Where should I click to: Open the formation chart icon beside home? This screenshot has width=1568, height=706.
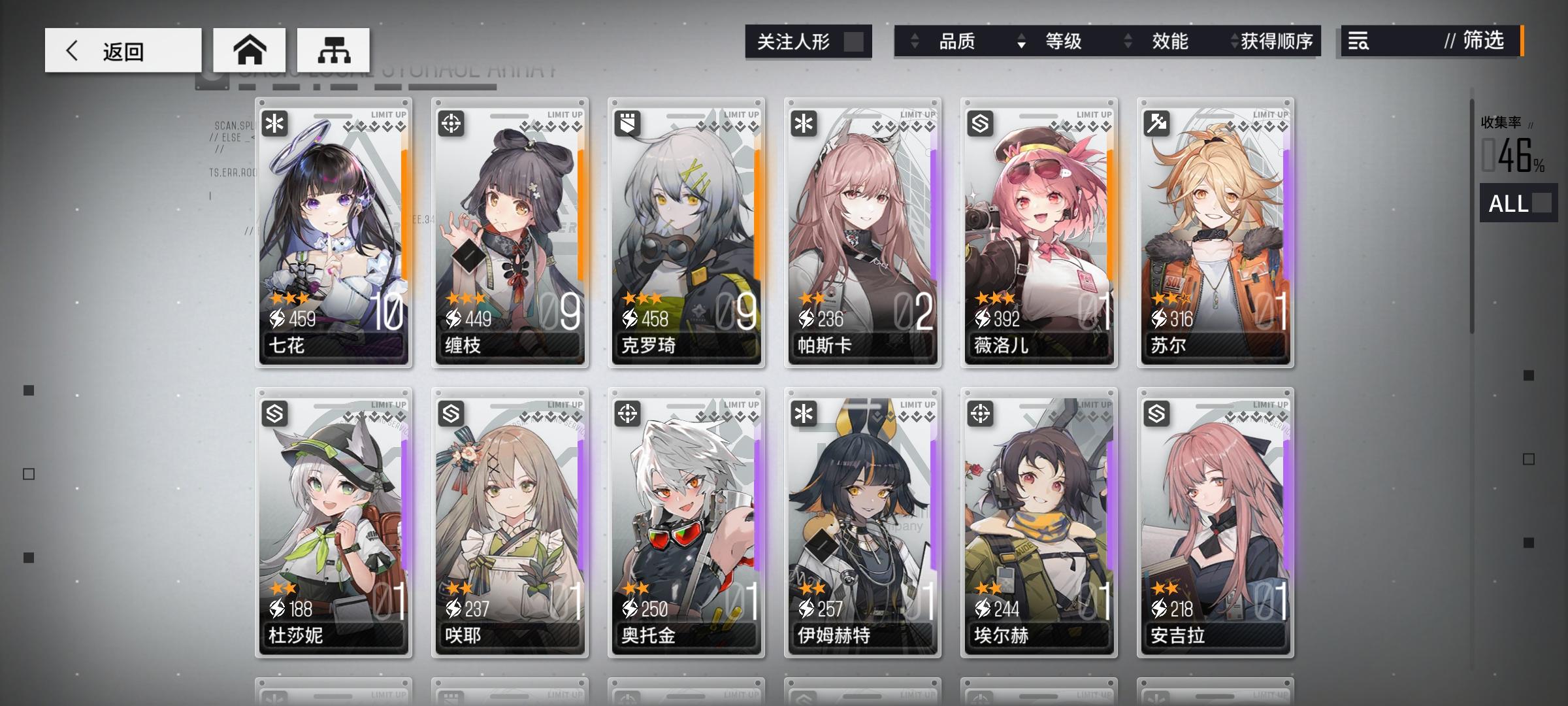pyautogui.click(x=335, y=48)
